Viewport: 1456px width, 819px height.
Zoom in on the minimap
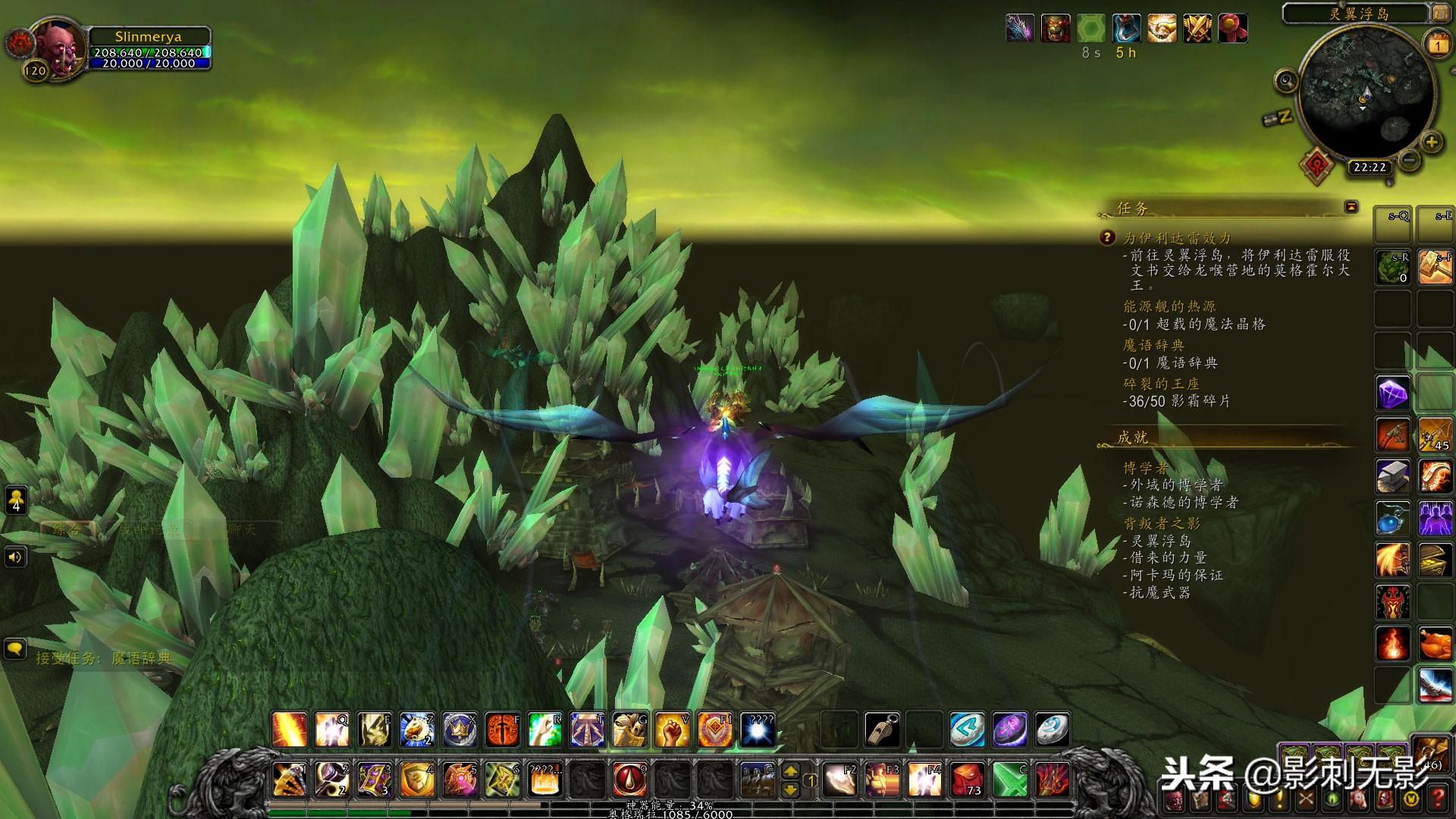pyautogui.click(x=1431, y=142)
